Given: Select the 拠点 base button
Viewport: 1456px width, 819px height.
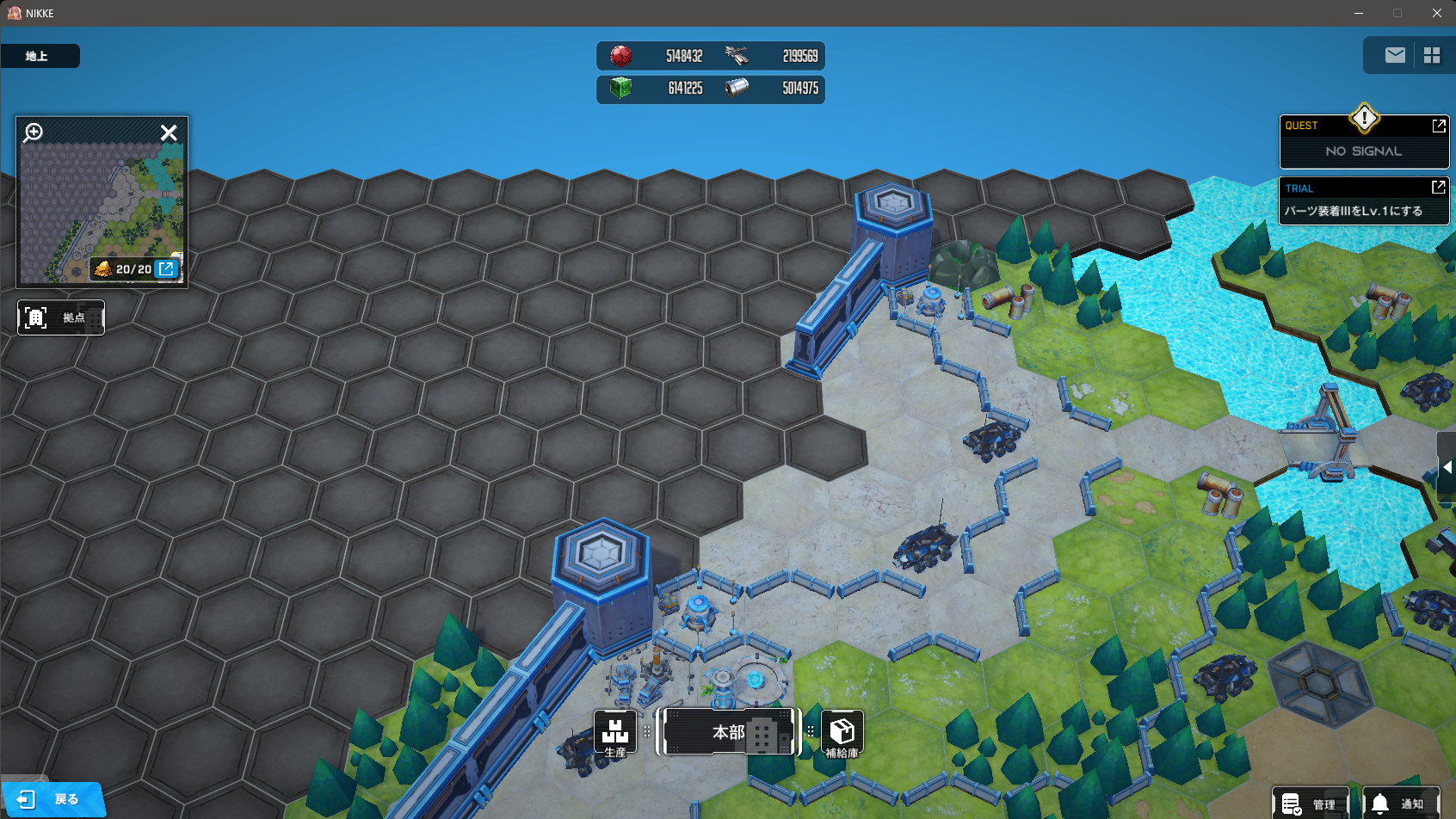Looking at the screenshot, I should [x=61, y=317].
